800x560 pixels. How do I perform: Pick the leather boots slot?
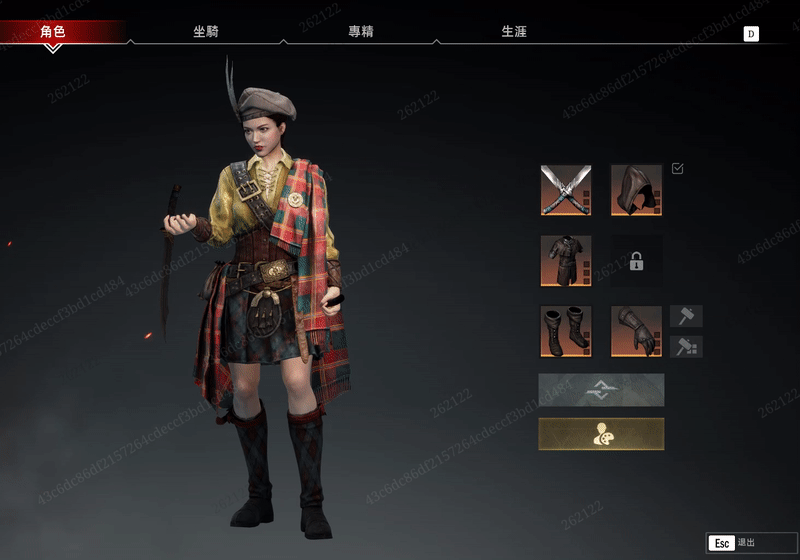tap(566, 331)
